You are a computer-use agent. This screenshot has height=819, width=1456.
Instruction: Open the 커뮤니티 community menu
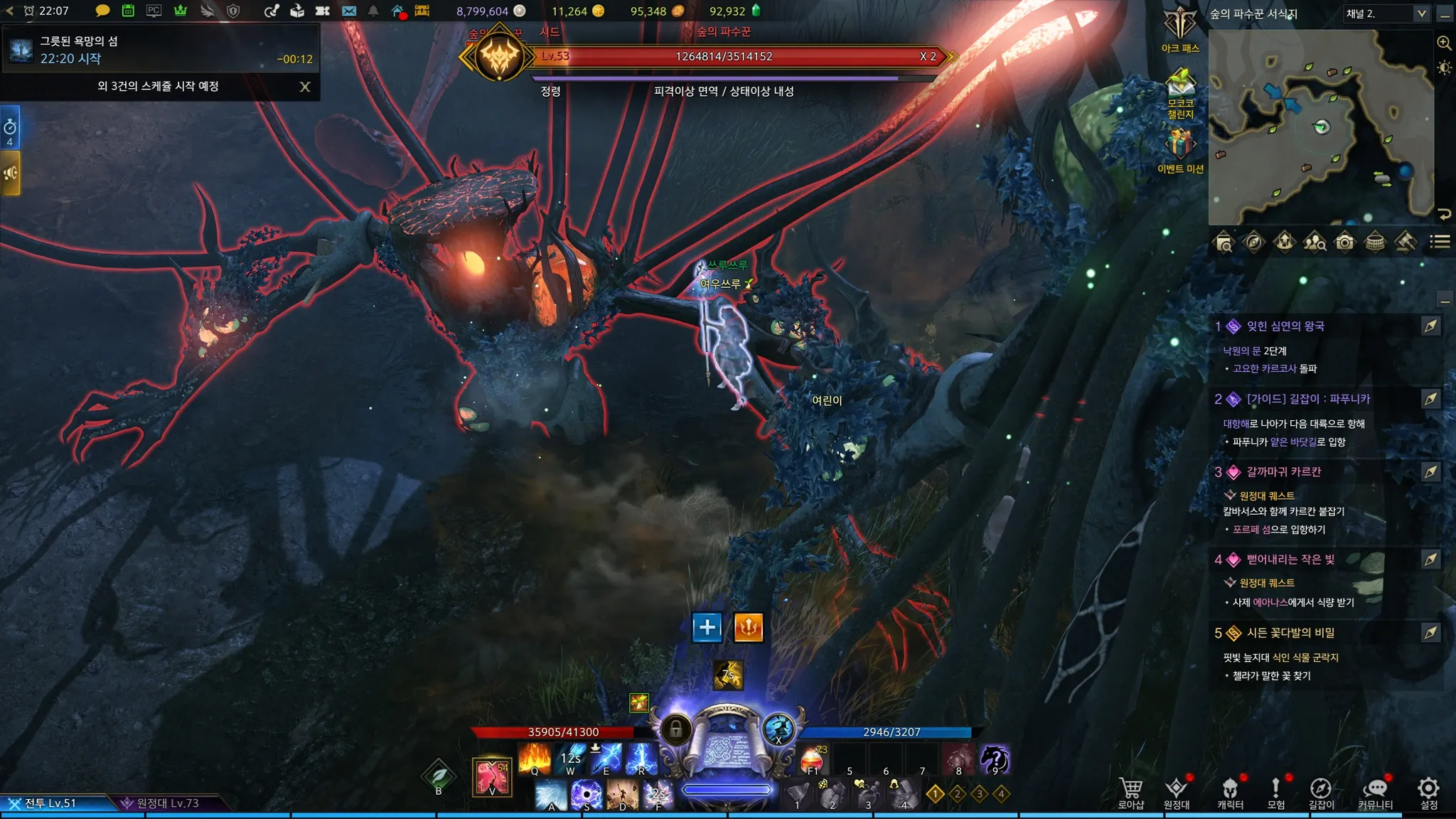pyautogui.click(x=1376, y=792)
